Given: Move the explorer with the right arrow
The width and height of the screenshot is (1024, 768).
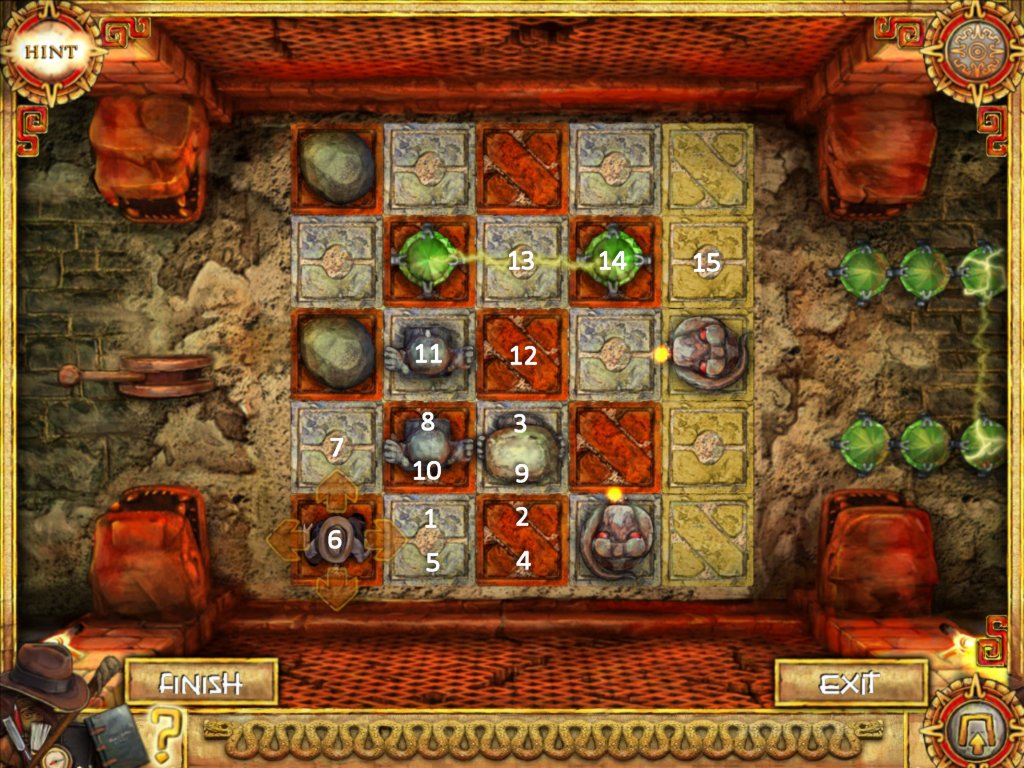Looking at the screenshot, I should (385, 540).
